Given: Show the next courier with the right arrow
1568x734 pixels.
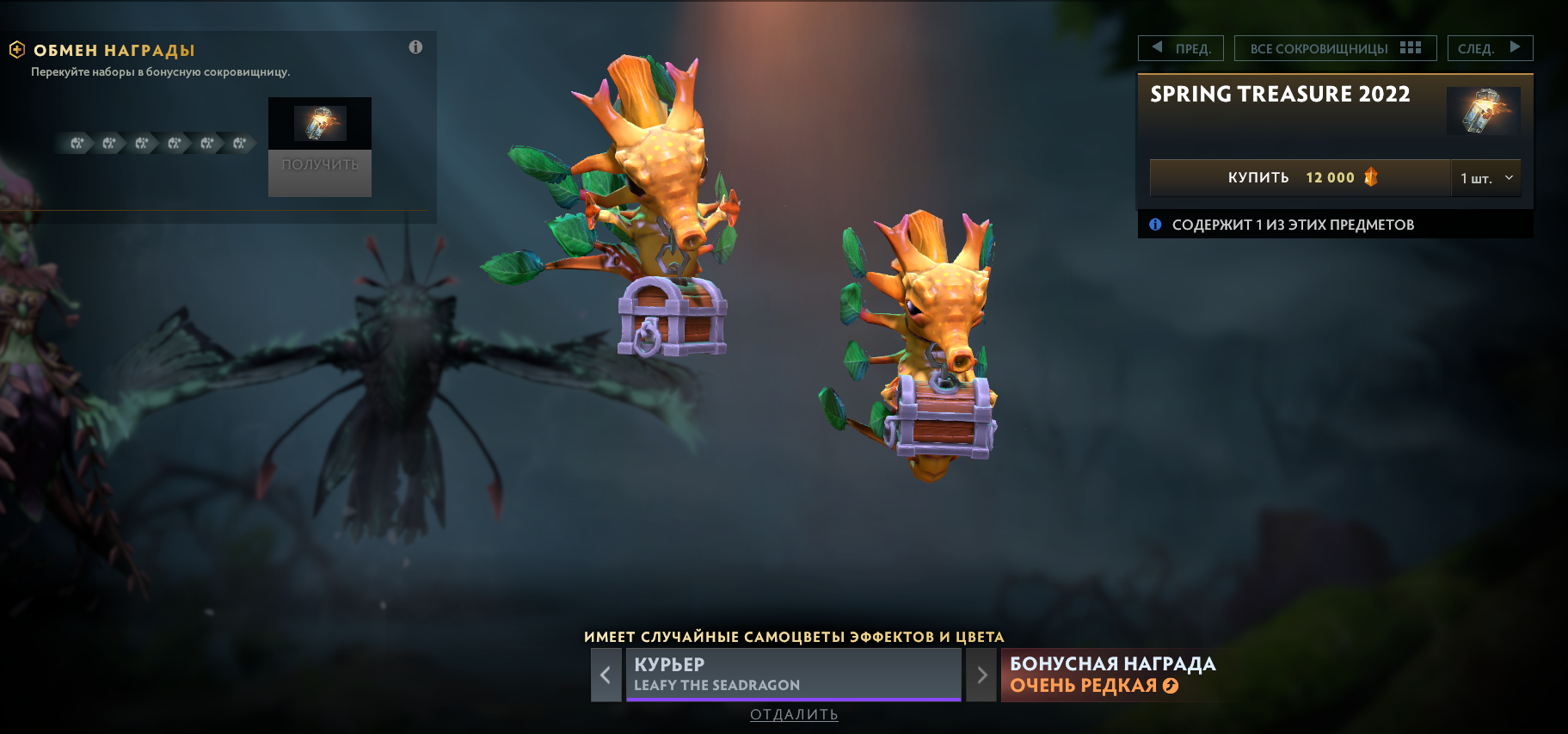Looking at the screenshot, I should click(981, 675).
